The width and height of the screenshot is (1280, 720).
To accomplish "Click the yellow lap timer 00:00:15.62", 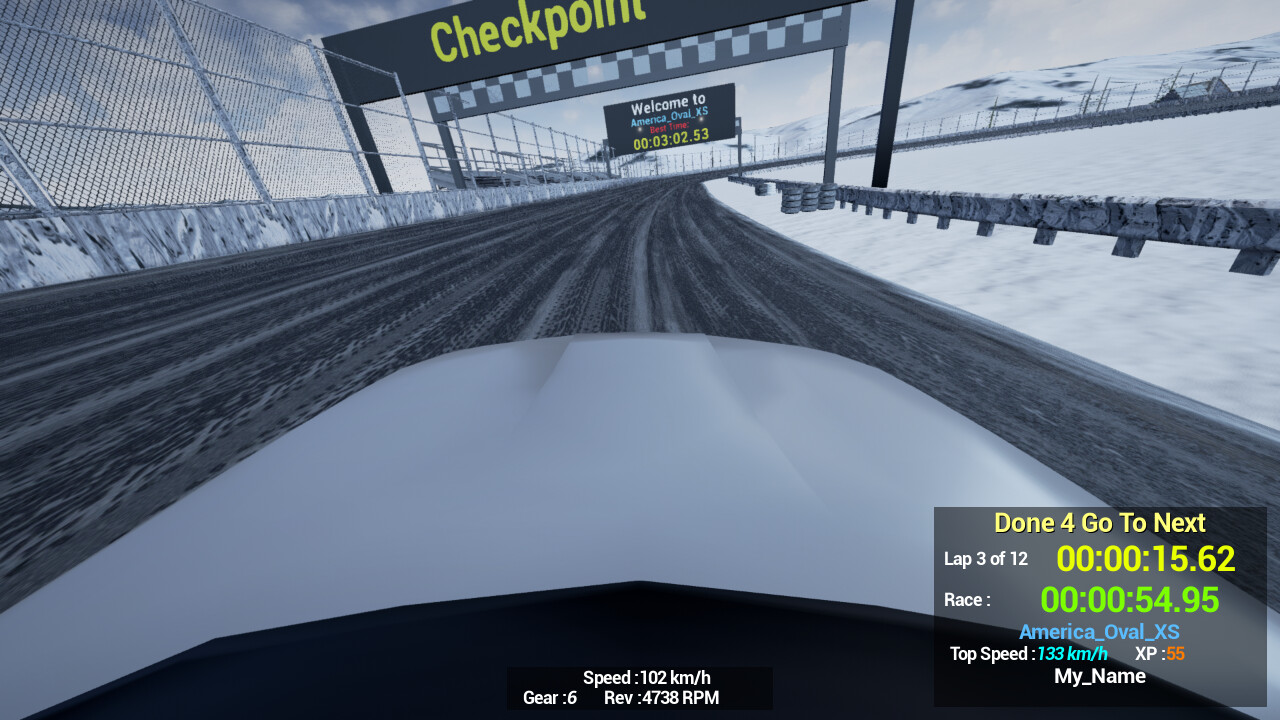I will (1146, 559).
